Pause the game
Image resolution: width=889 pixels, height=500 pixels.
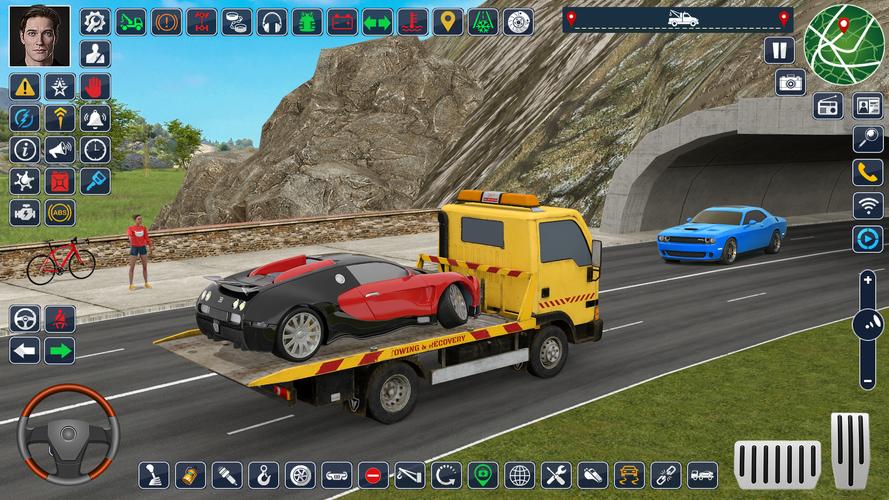pyautogui.click(x=779, y=50)
